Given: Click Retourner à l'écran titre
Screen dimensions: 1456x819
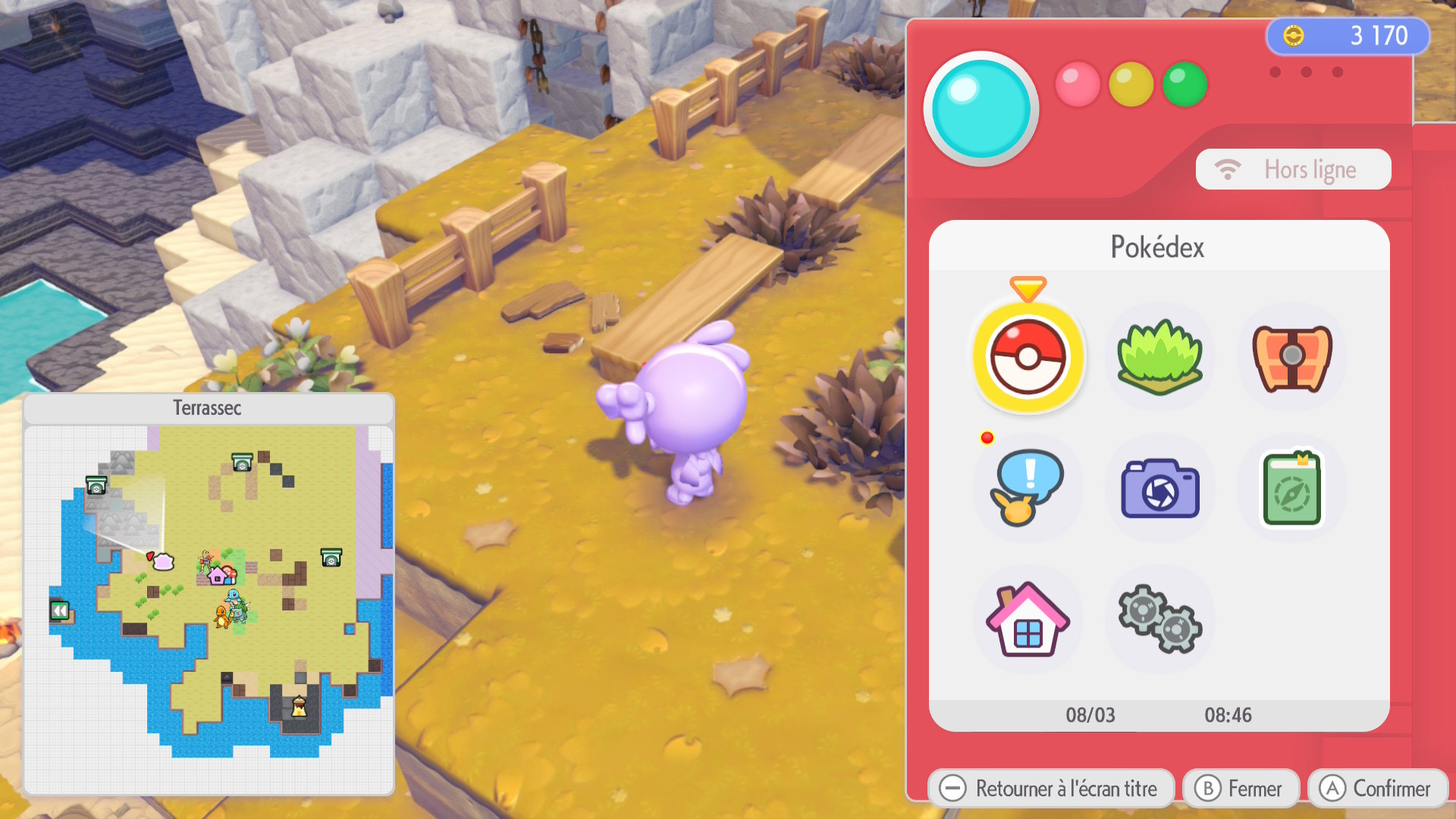Looking at the screenshot, I should point(1050,789).
